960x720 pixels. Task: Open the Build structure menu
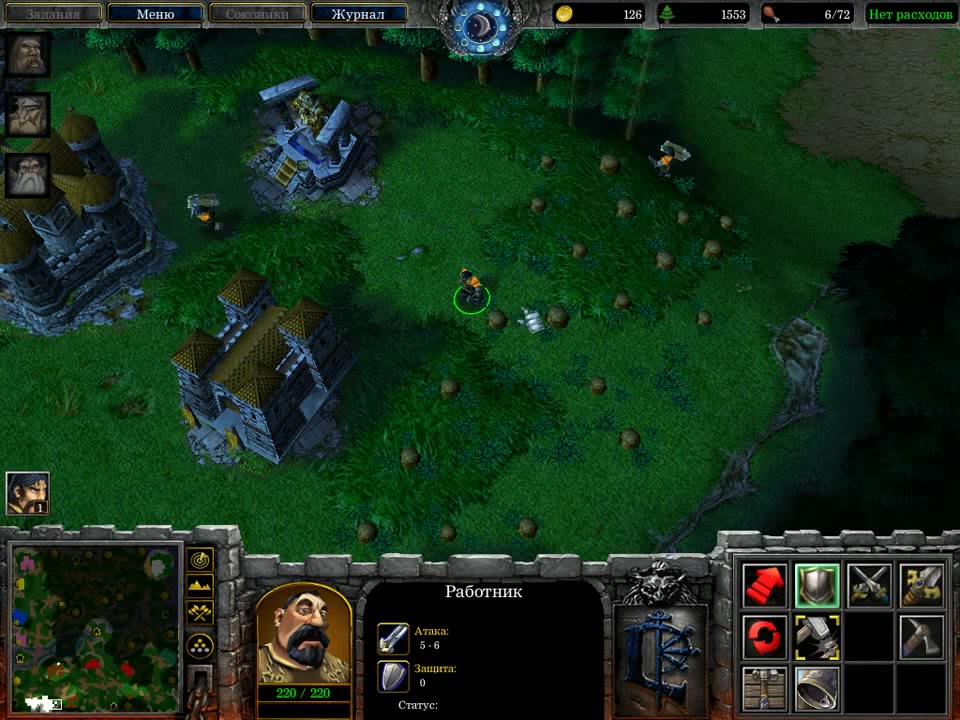point(764,689)
